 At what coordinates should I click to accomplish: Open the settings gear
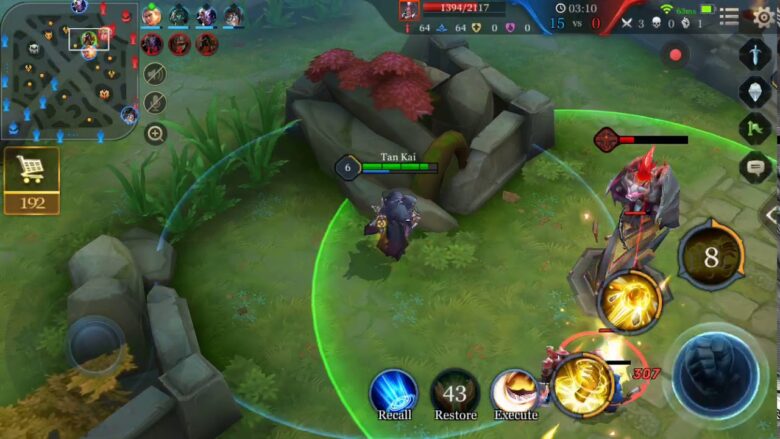tap(764, 17)
